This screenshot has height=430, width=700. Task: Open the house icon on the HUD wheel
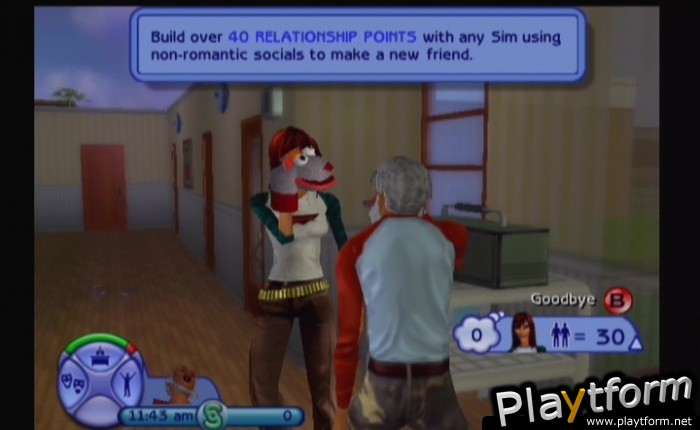pos(100,354)
